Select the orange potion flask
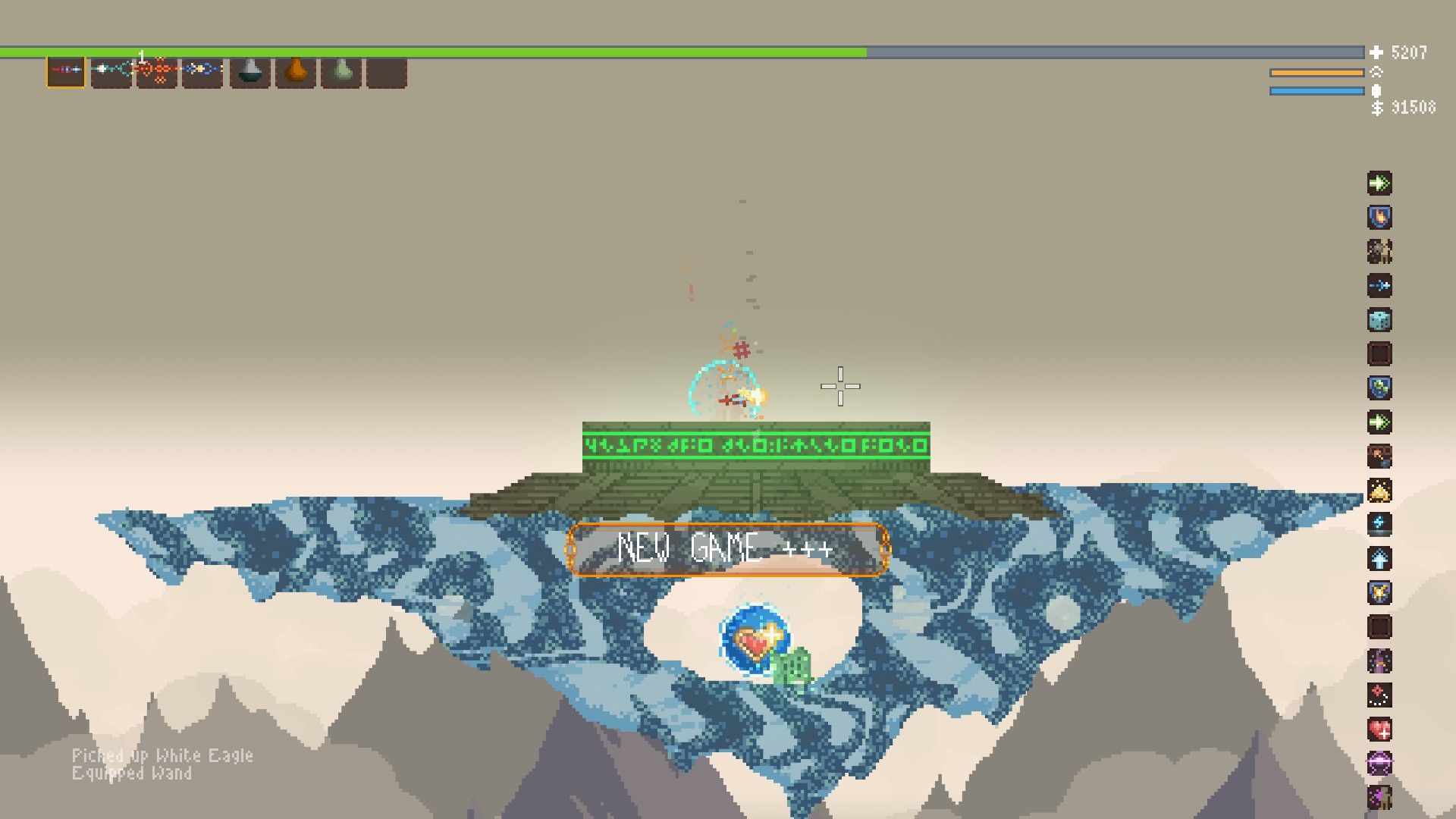The height and width of the screenshot is (819, 1456). click(x=296, y=74)
